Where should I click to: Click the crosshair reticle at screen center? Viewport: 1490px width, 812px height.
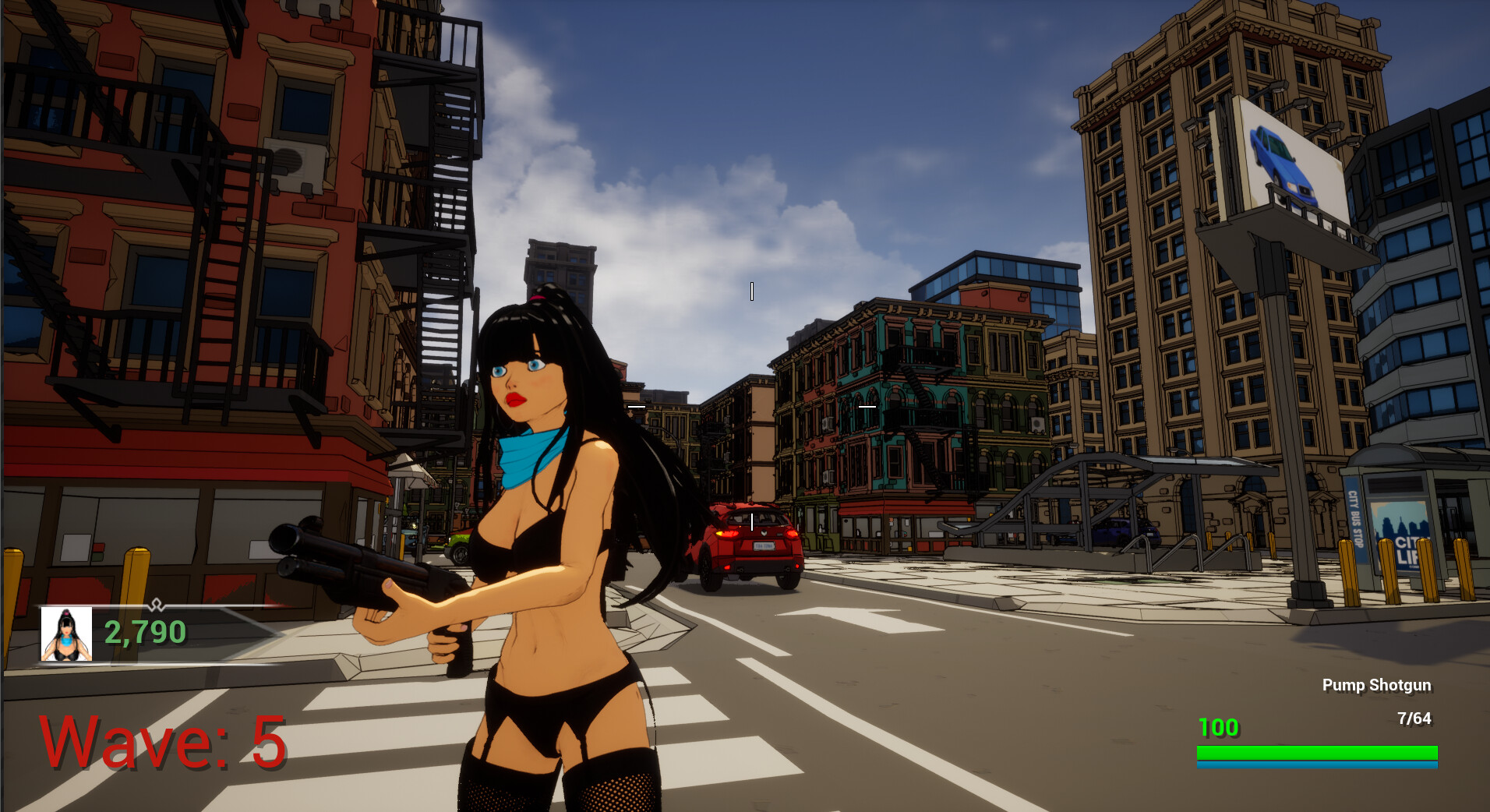pos(750,291)
